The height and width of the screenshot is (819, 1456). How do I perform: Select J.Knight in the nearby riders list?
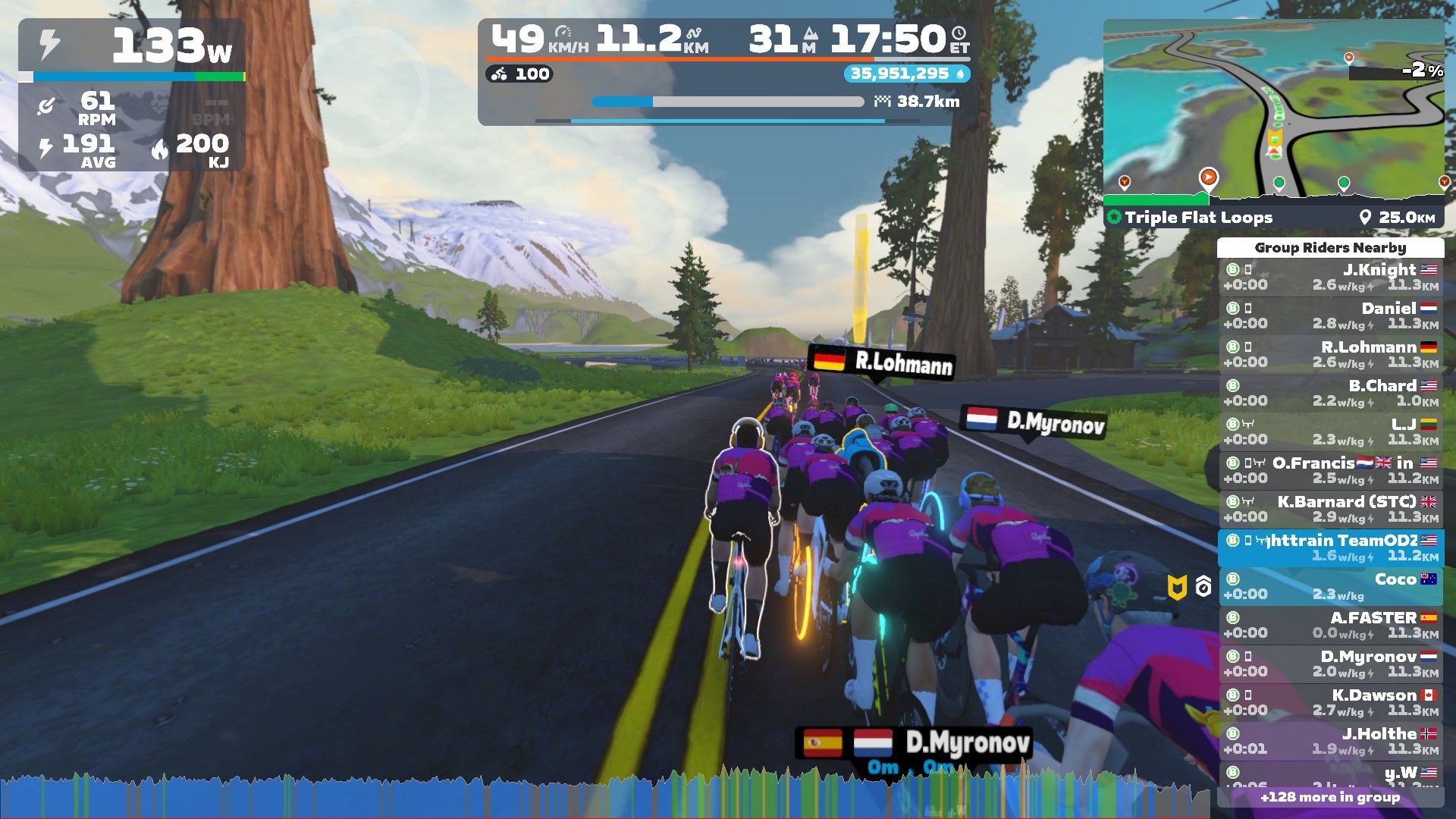[1331, 277]
